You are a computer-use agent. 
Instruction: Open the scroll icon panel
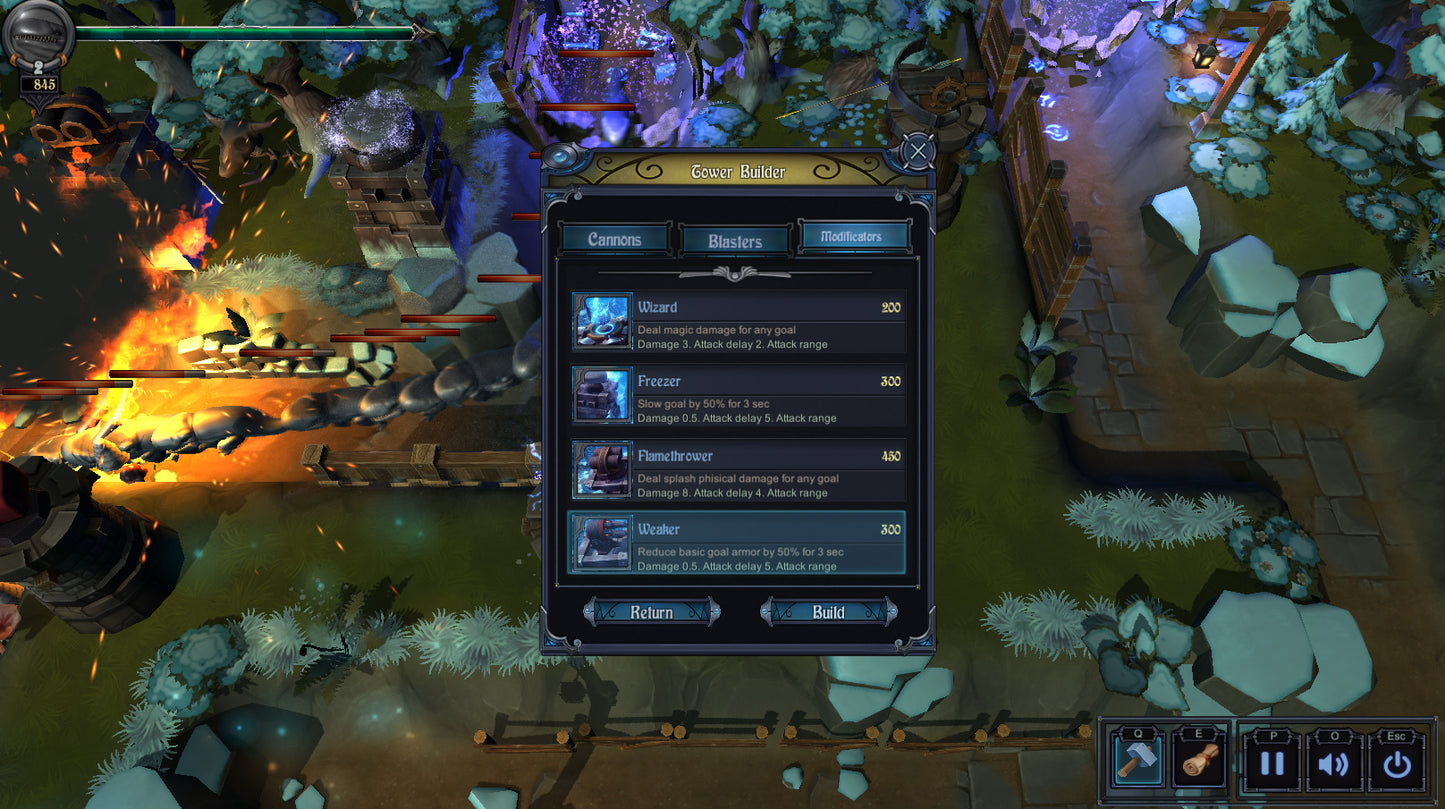click(1199, 763)
